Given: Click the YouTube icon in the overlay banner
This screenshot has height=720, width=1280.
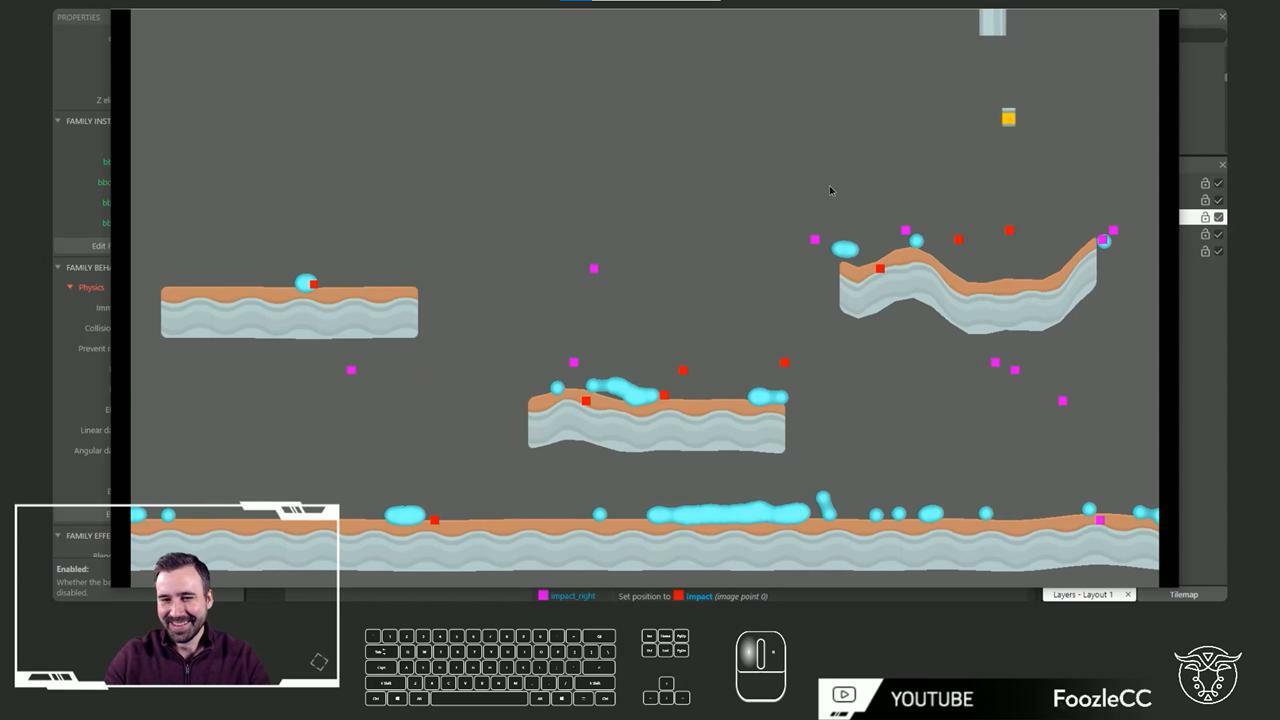Looking at the screenshot, I should click(845, 696).
